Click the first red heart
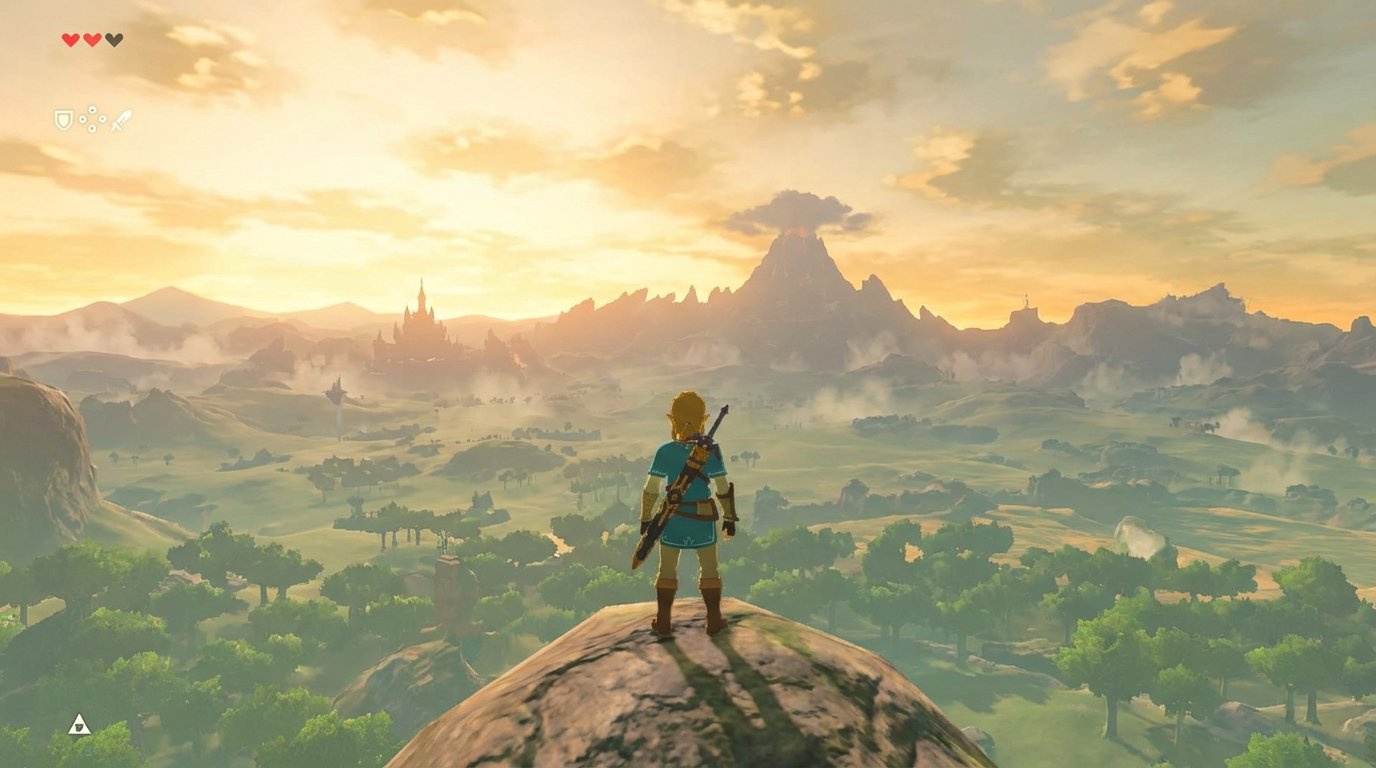This screenshot has height=768, width=1376. [x=70, y=39]
